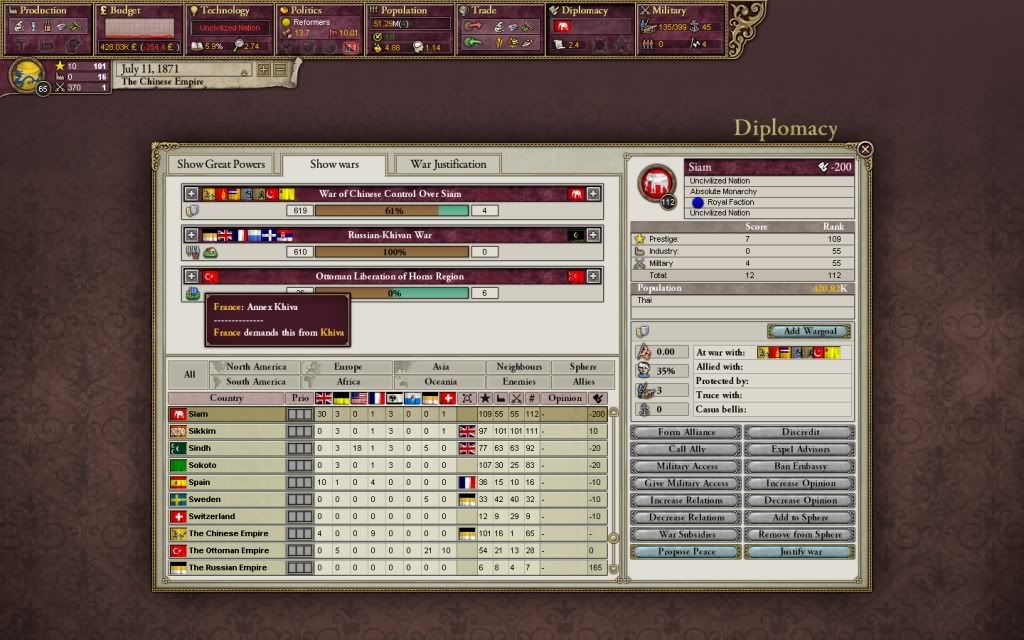Request Military Access
Image resolution: width=1024 pixels, height=640 pixels.
tap(686, 466)
